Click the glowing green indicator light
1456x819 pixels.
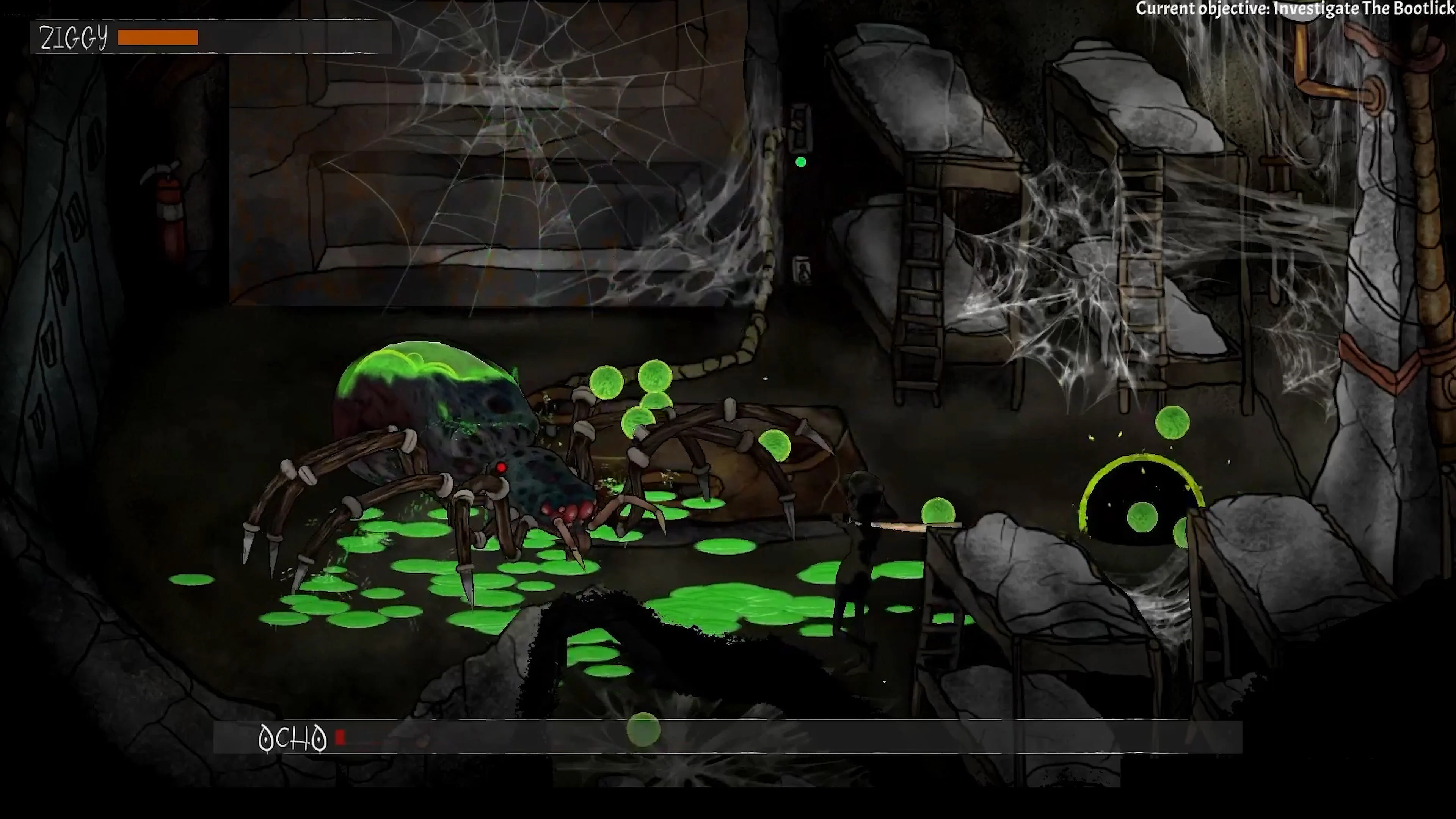pos(801,162)
